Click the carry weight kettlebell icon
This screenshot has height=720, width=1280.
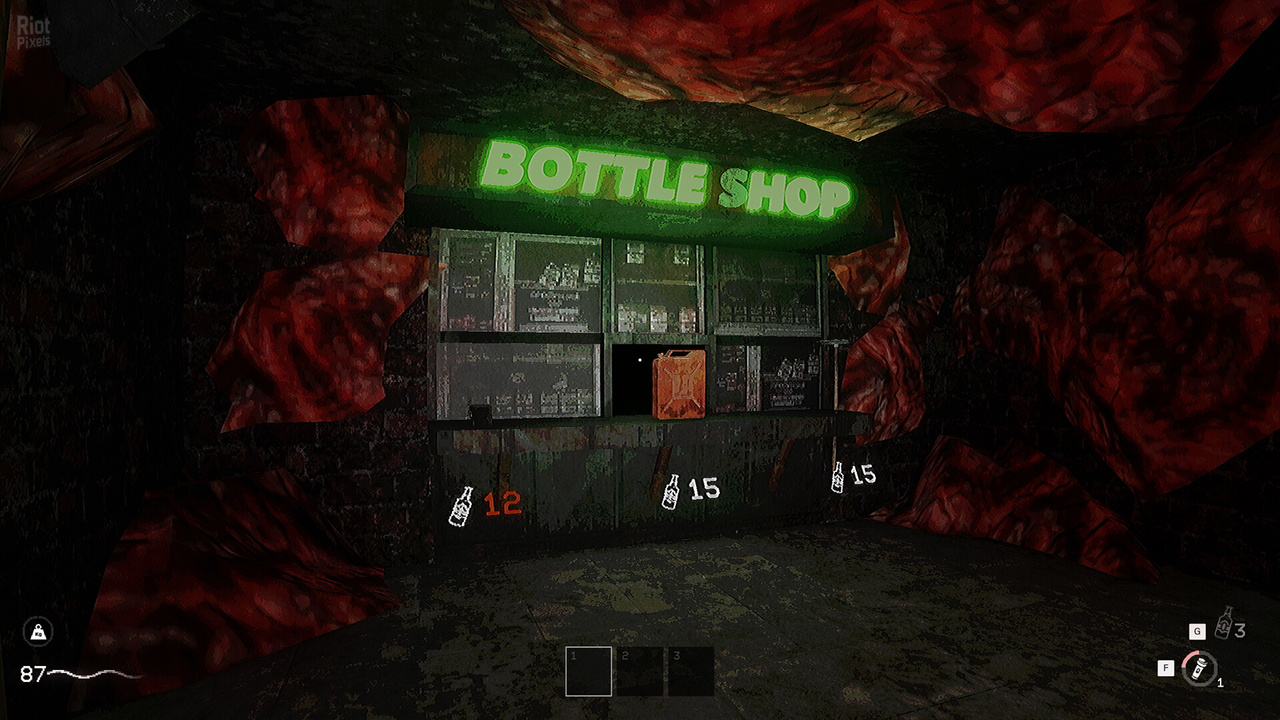pyautogui.click(x=38, y=631)
